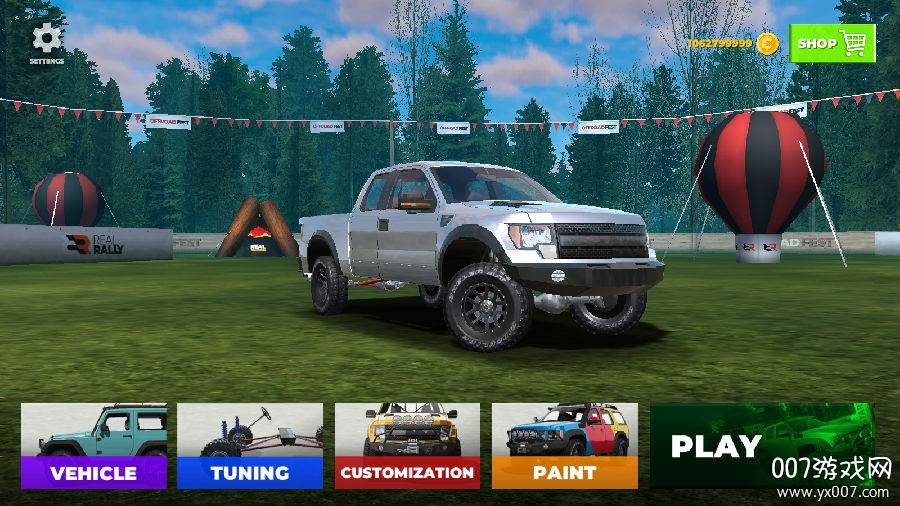Open the green Shop button
900x506 pixels.
tap(832, 43)
